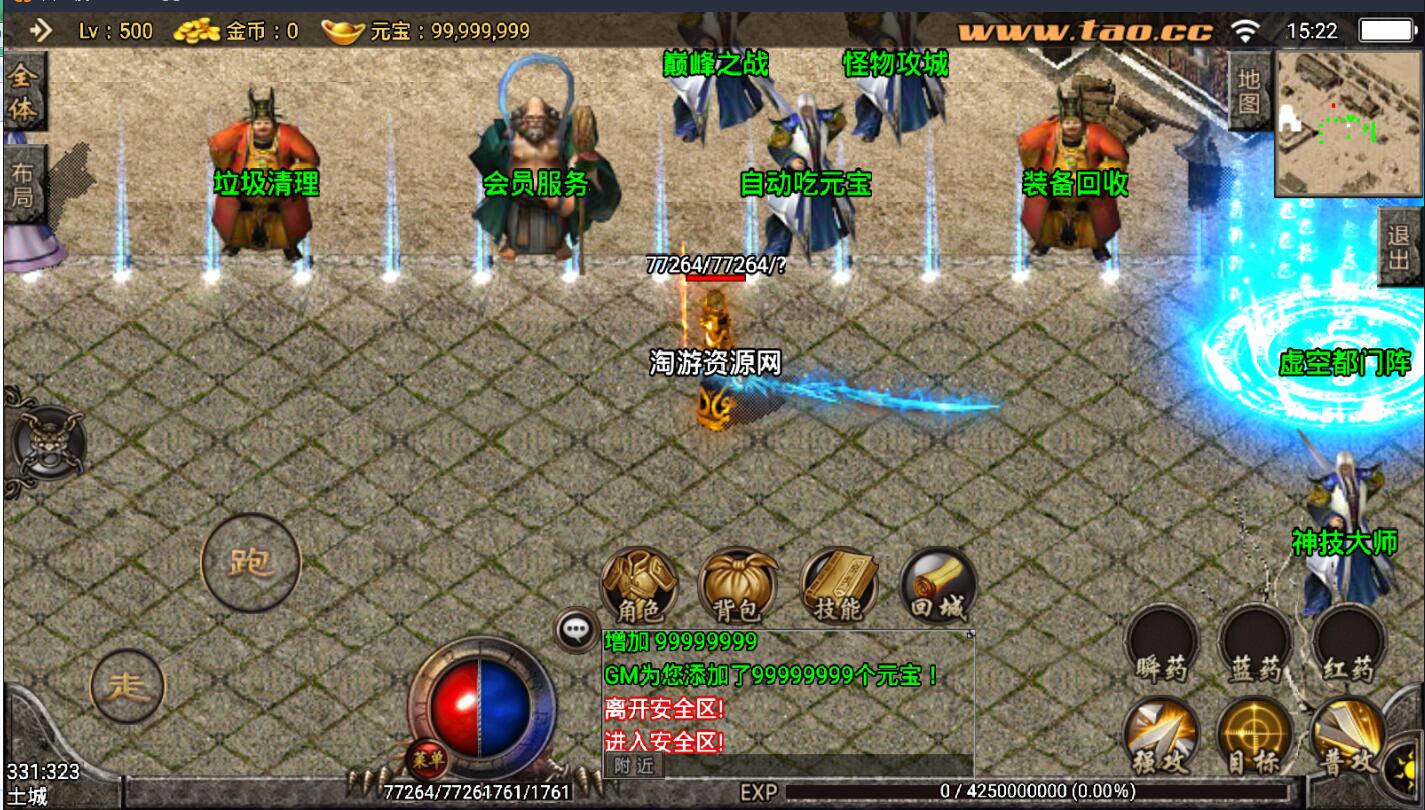Open the 布局 layout tab
Image resolution: width=1425 pixels, height=810 pixels.
point(21,183)
